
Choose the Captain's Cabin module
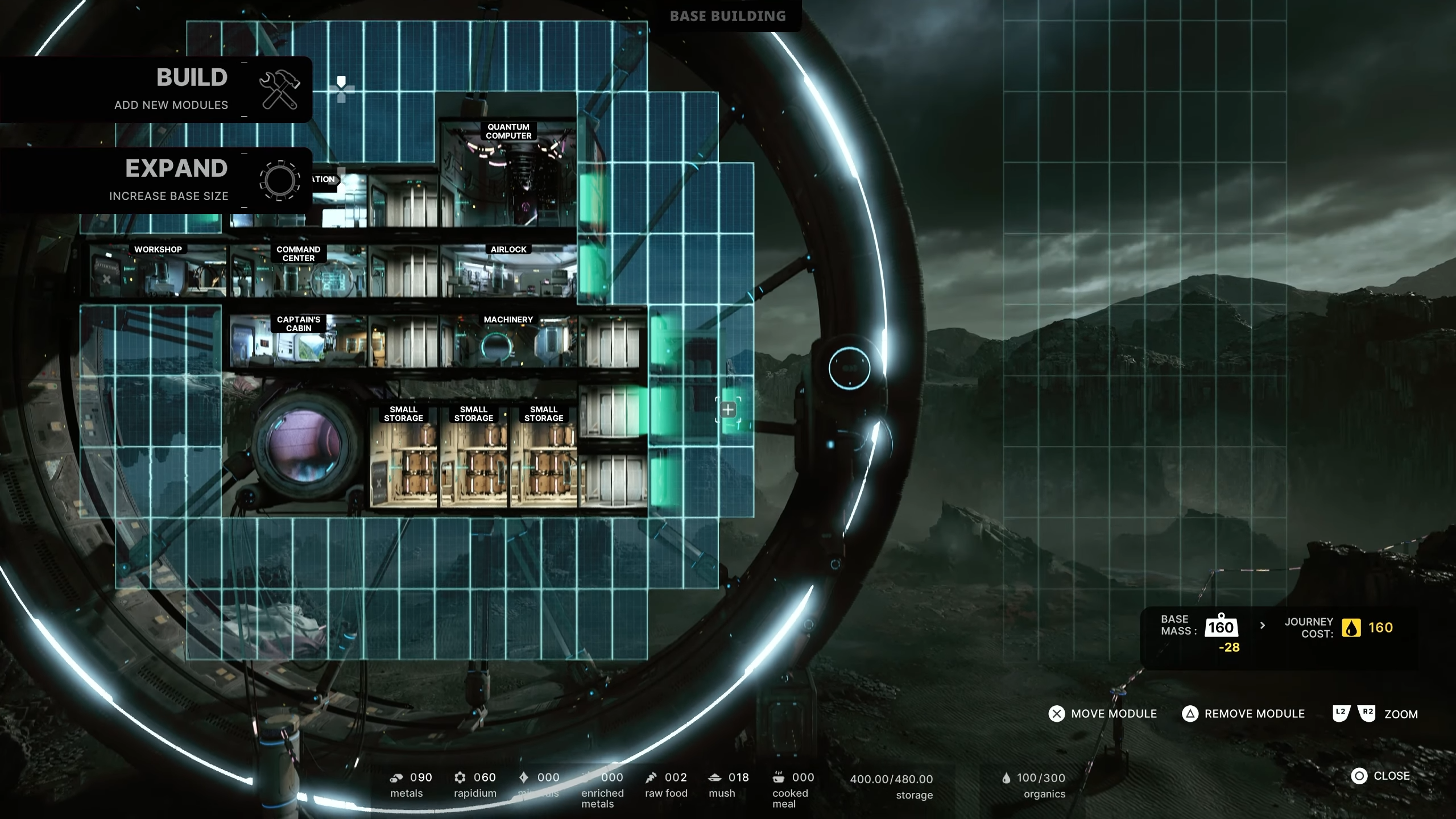click(x=298, y=342)
